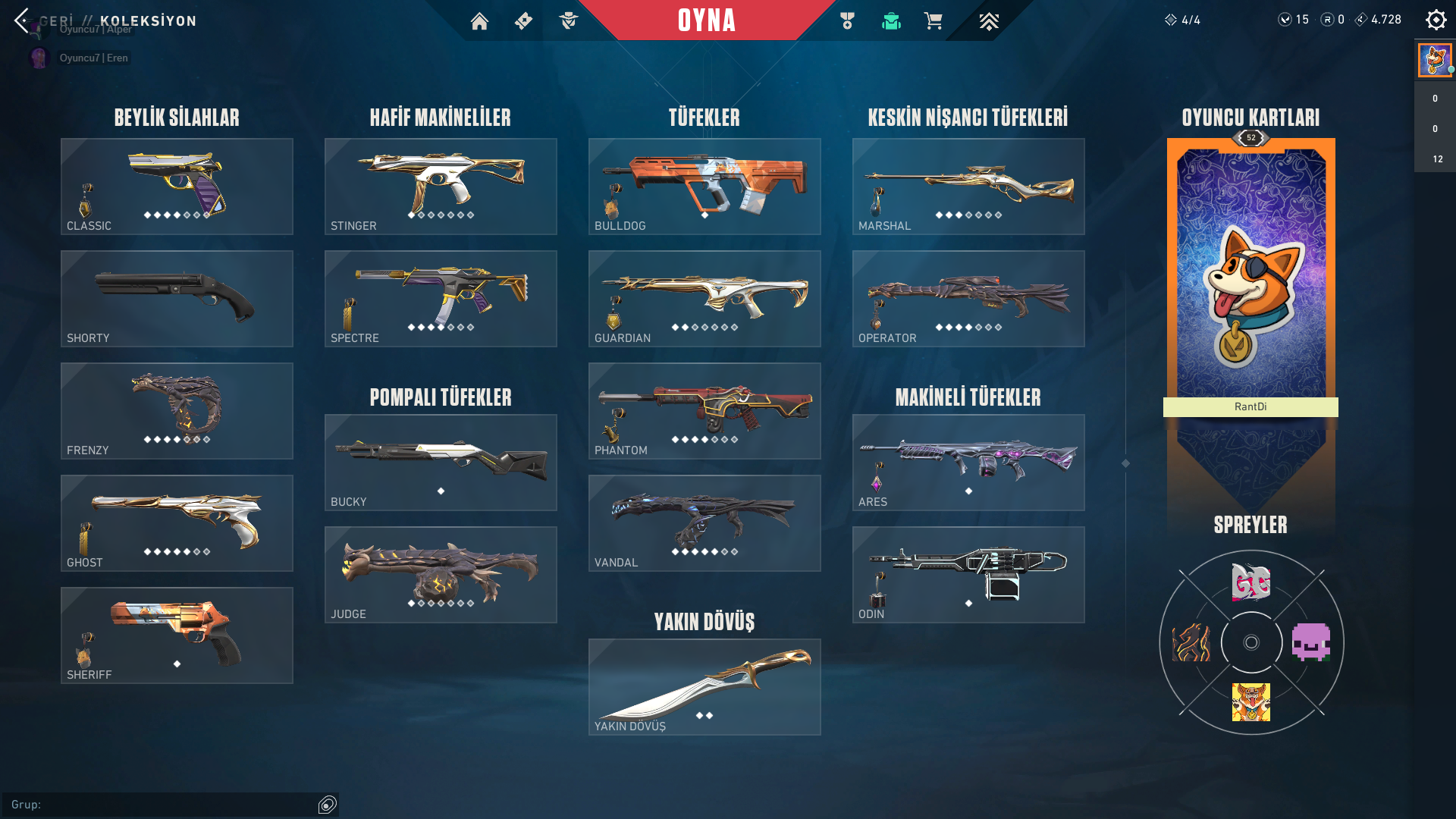Screen dimensions: 1456x819
Task: Select the Operator sniper skin
Action: pyautogui.click(x=968, y=298)
